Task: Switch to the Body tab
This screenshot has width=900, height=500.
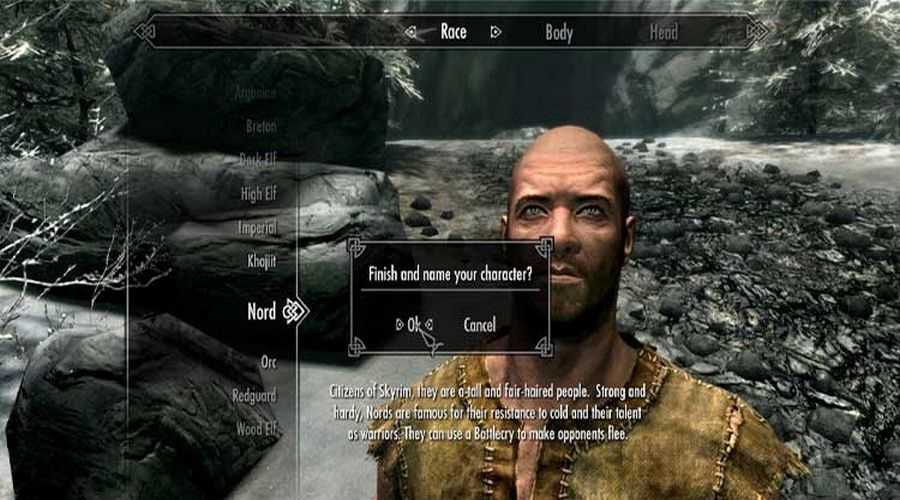Action: pos(559,32)
